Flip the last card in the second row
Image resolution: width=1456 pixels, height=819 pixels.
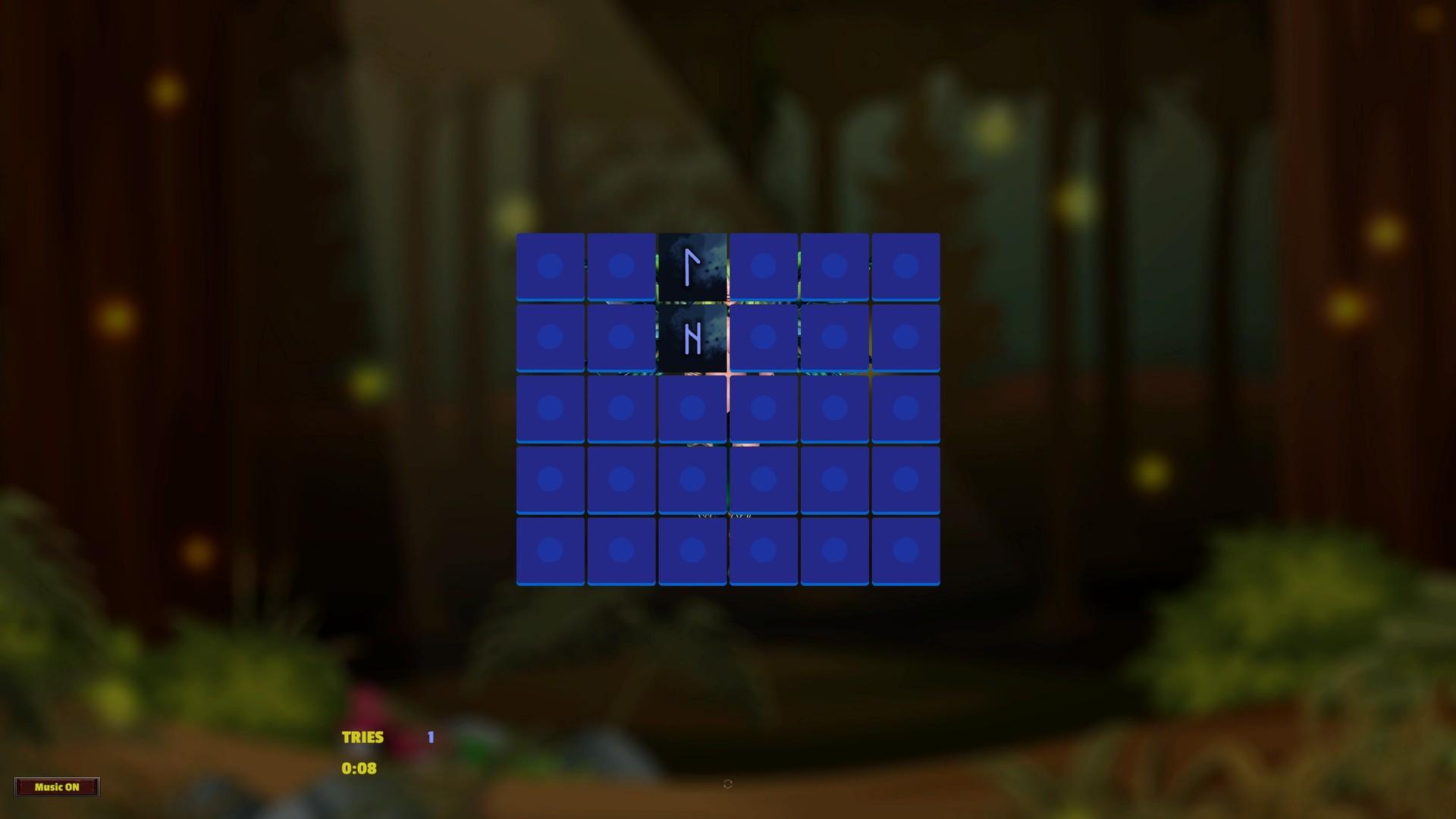pyautogui.click(x=906, y=337)
